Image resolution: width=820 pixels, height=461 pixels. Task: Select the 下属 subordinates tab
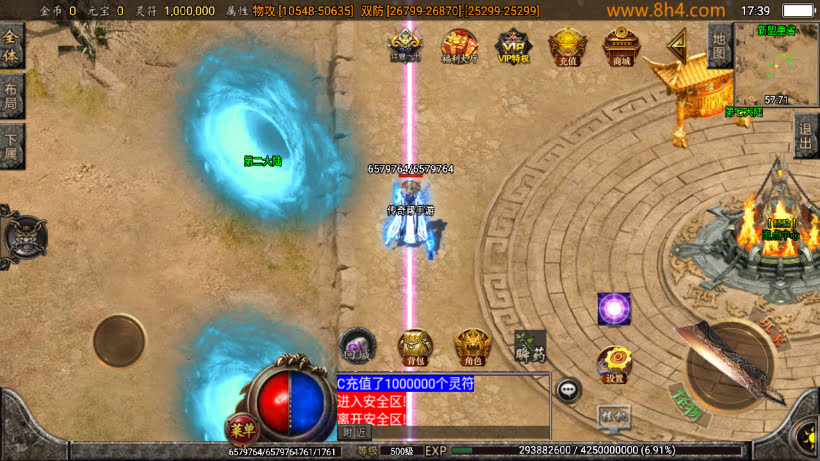pos(12,146)
